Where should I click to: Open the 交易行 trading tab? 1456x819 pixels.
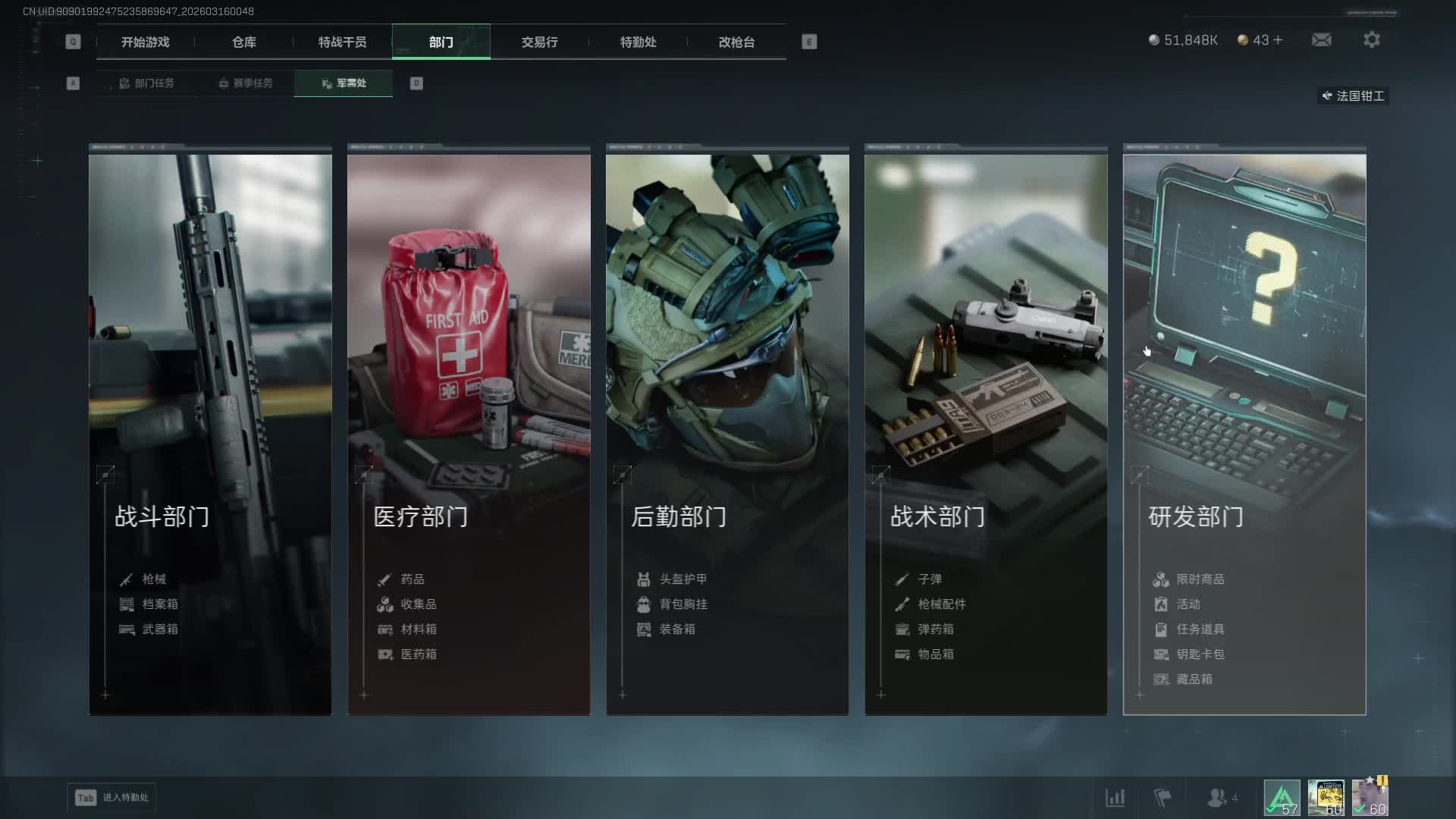539,42
